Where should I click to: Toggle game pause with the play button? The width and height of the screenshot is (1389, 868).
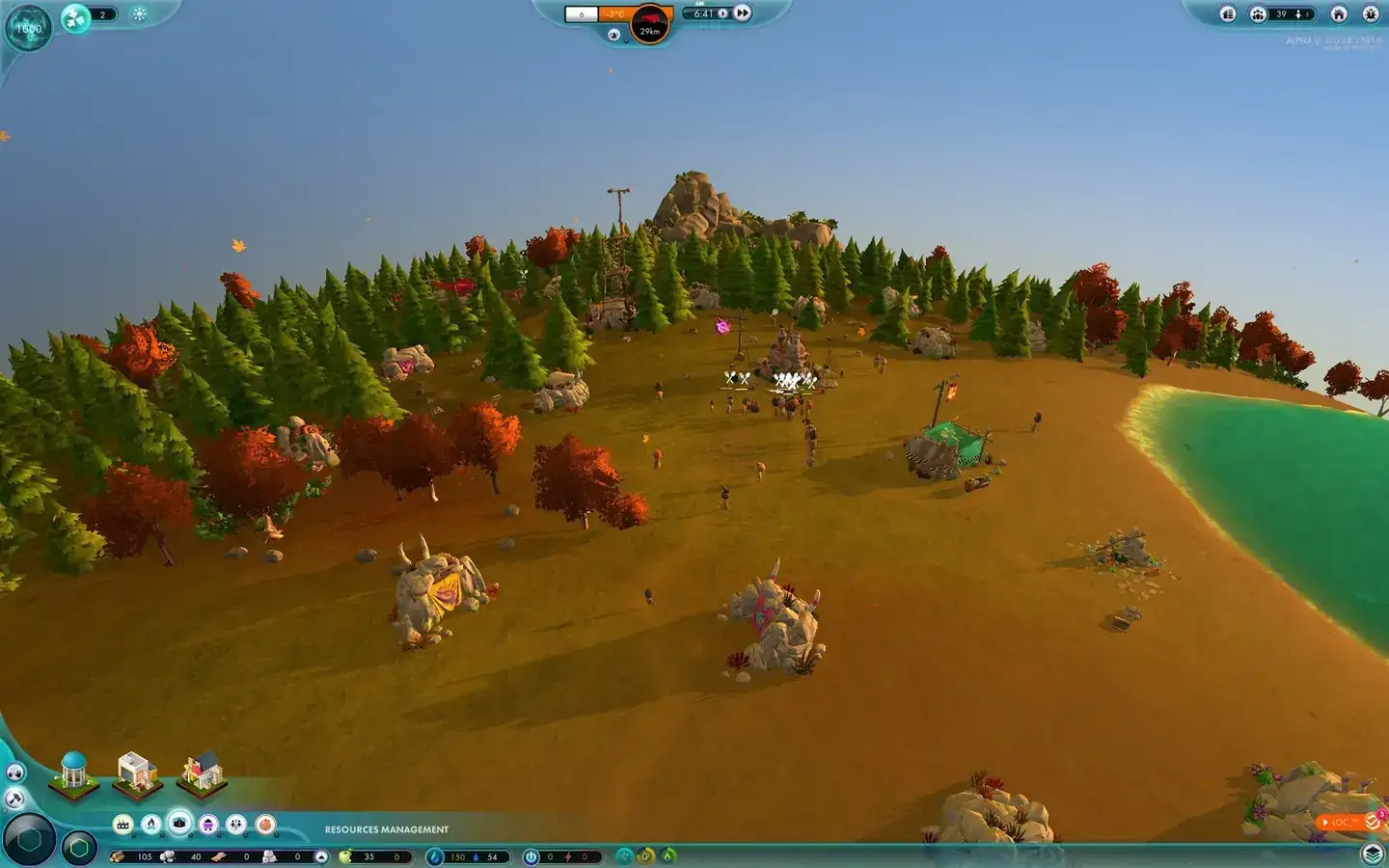point(723,13)
